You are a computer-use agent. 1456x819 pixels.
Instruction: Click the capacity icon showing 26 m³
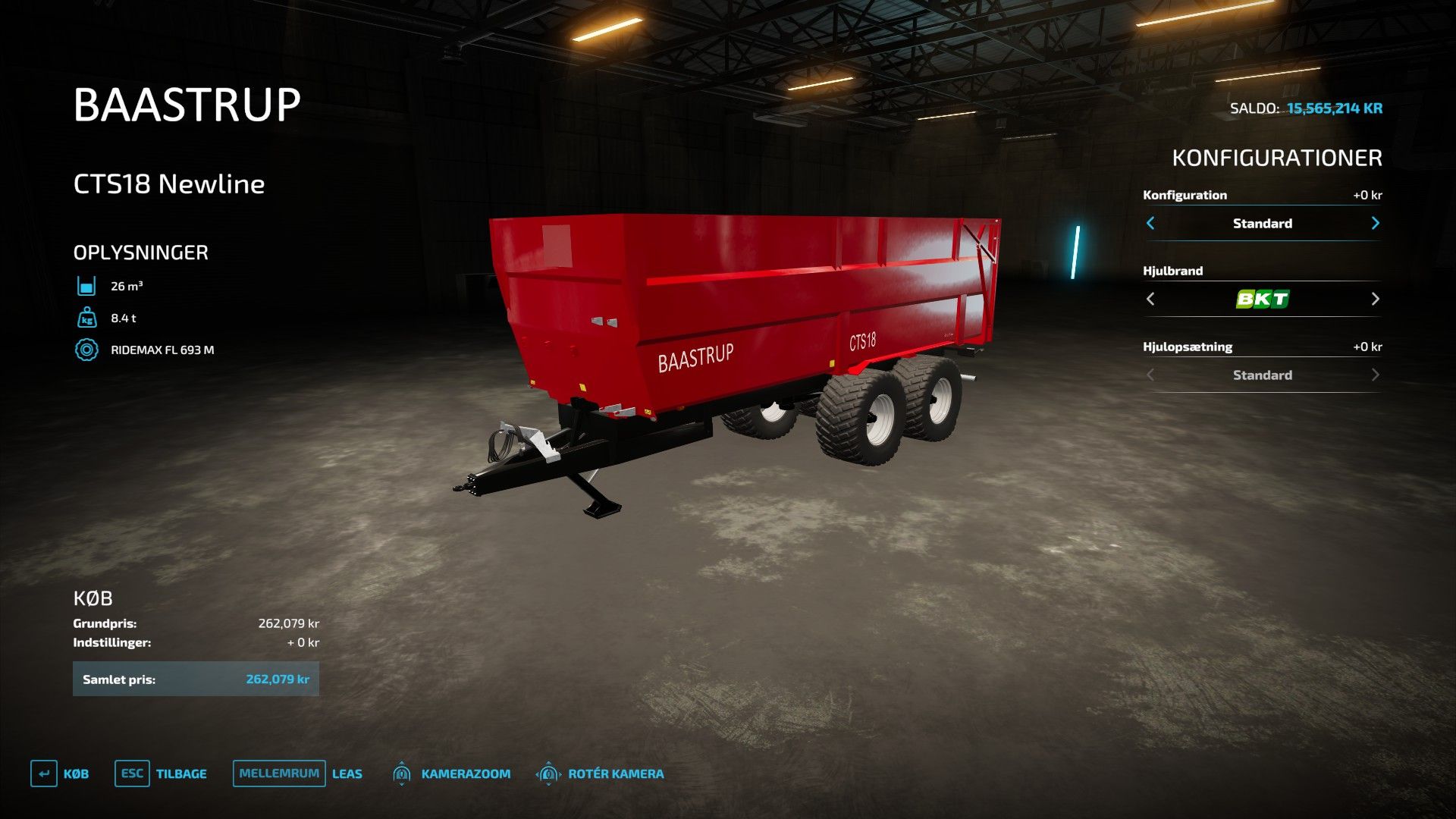coord(88,286)
